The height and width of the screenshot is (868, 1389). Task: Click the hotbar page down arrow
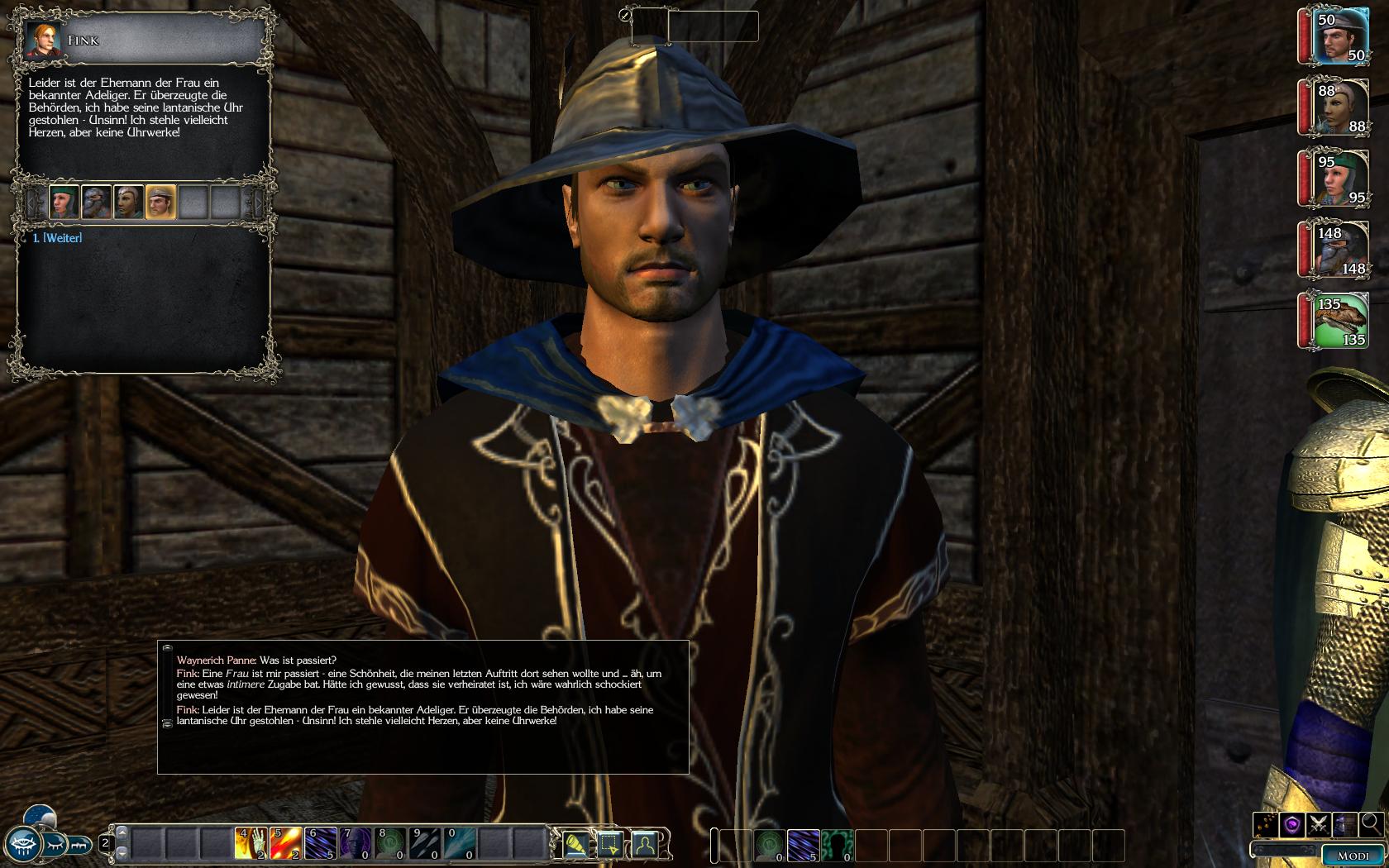[x=122, y=852]
